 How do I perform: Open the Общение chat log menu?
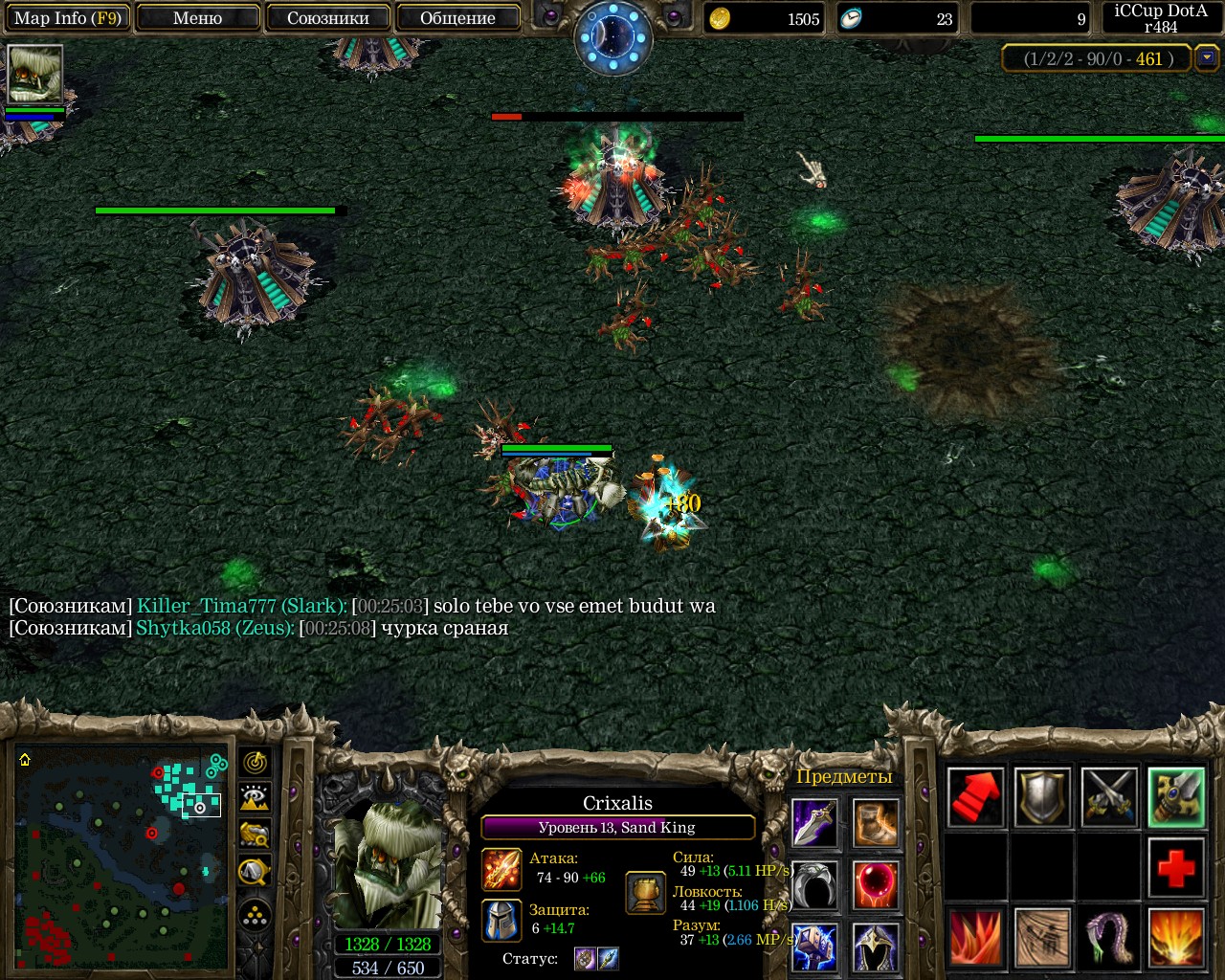[457, 18]
